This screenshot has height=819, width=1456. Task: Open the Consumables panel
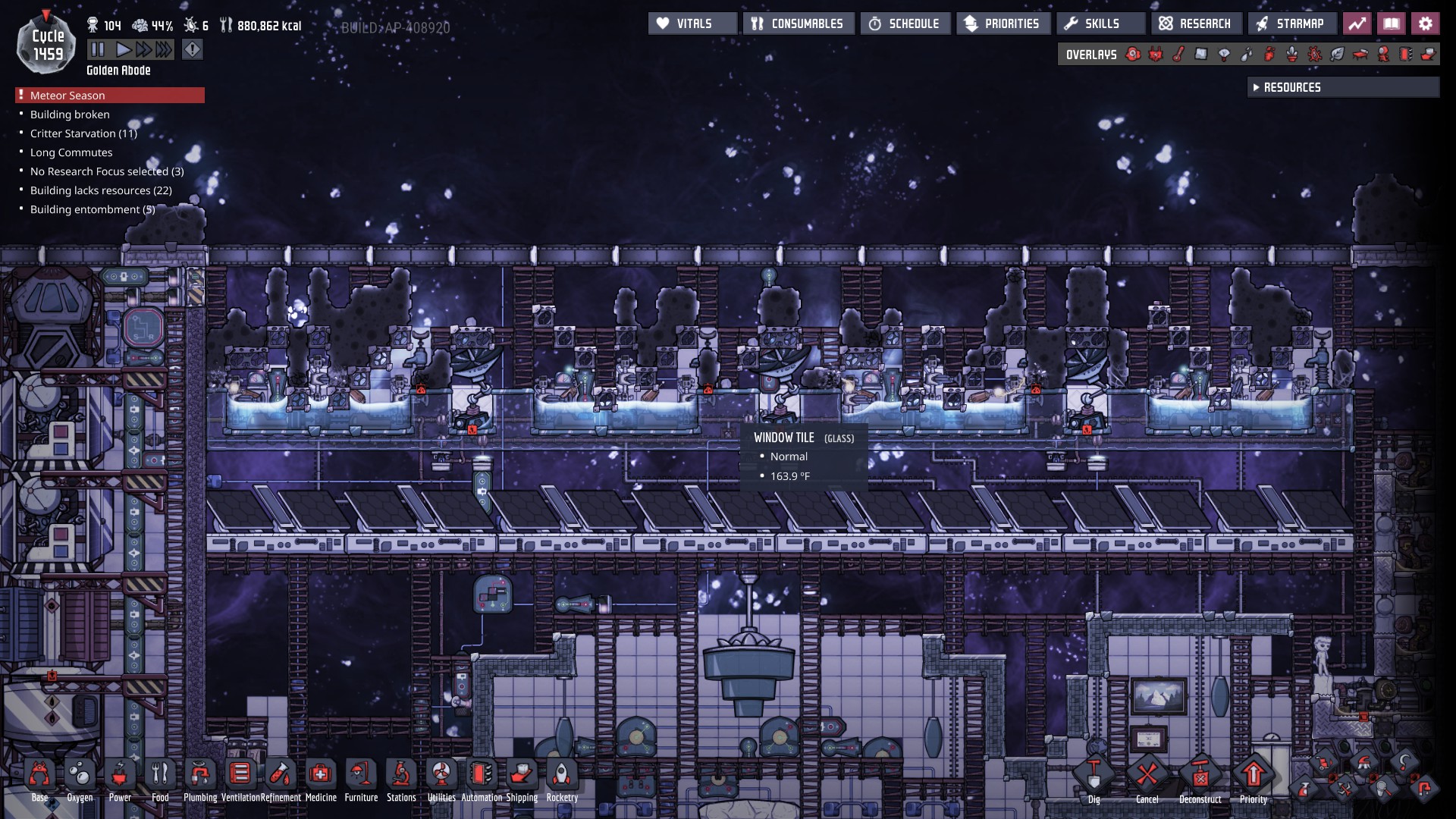(799, 24)
